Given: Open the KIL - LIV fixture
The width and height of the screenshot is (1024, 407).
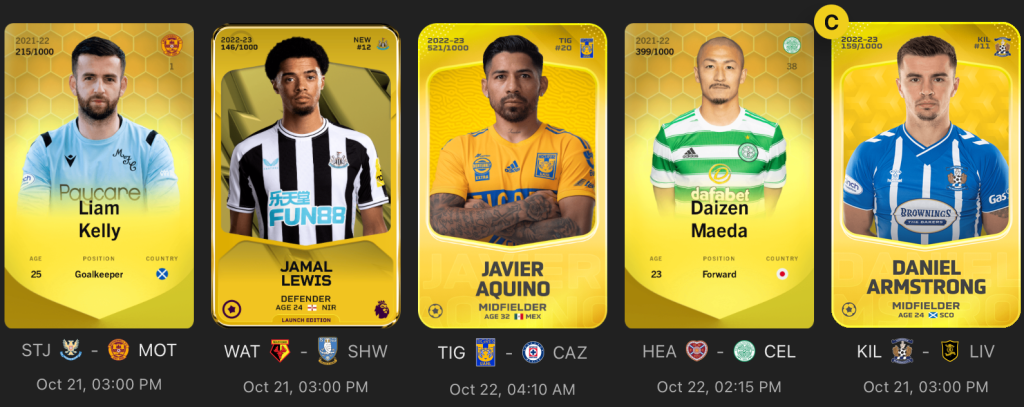Looking at the screenshot, I should click(925, 352).
